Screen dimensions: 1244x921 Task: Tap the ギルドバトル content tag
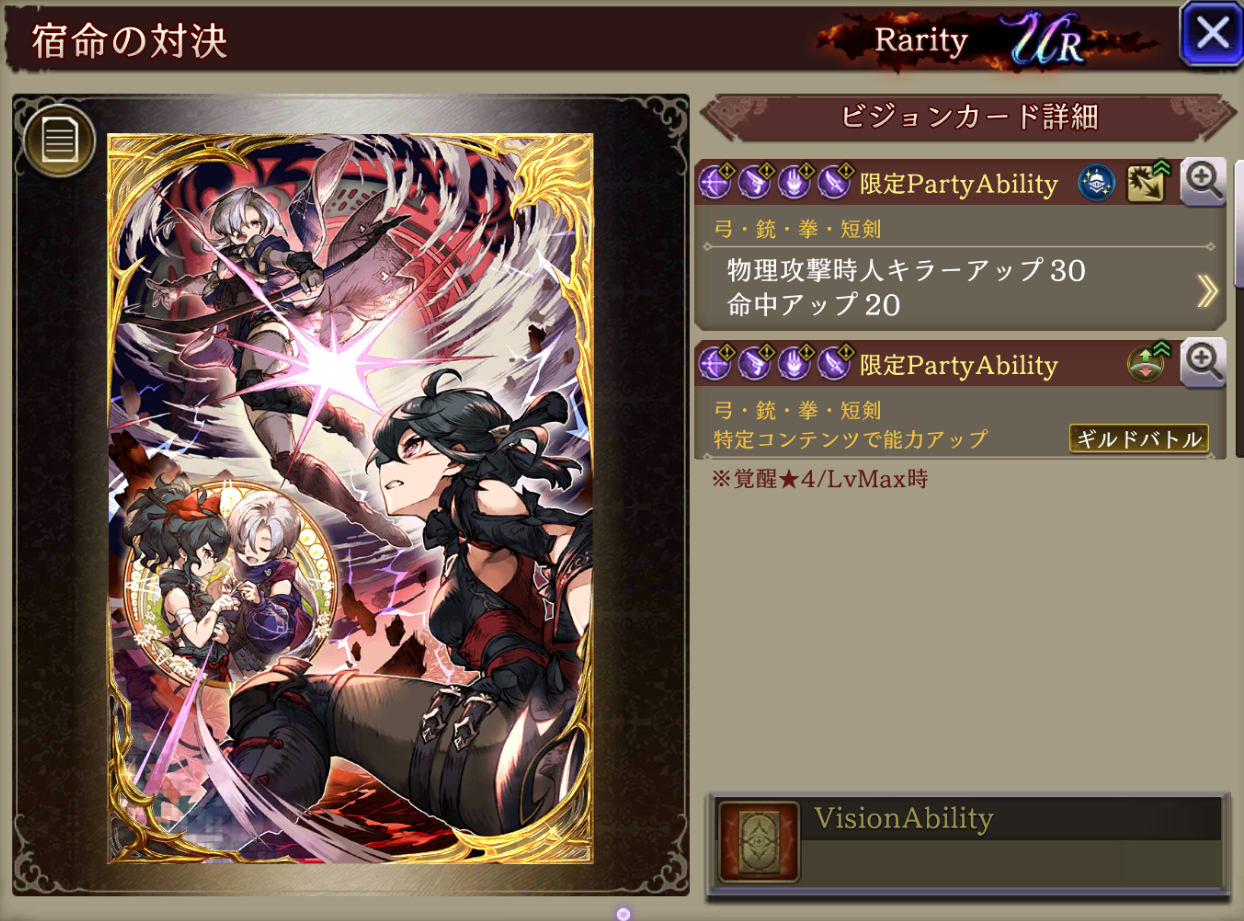(x=1138, y=438)
